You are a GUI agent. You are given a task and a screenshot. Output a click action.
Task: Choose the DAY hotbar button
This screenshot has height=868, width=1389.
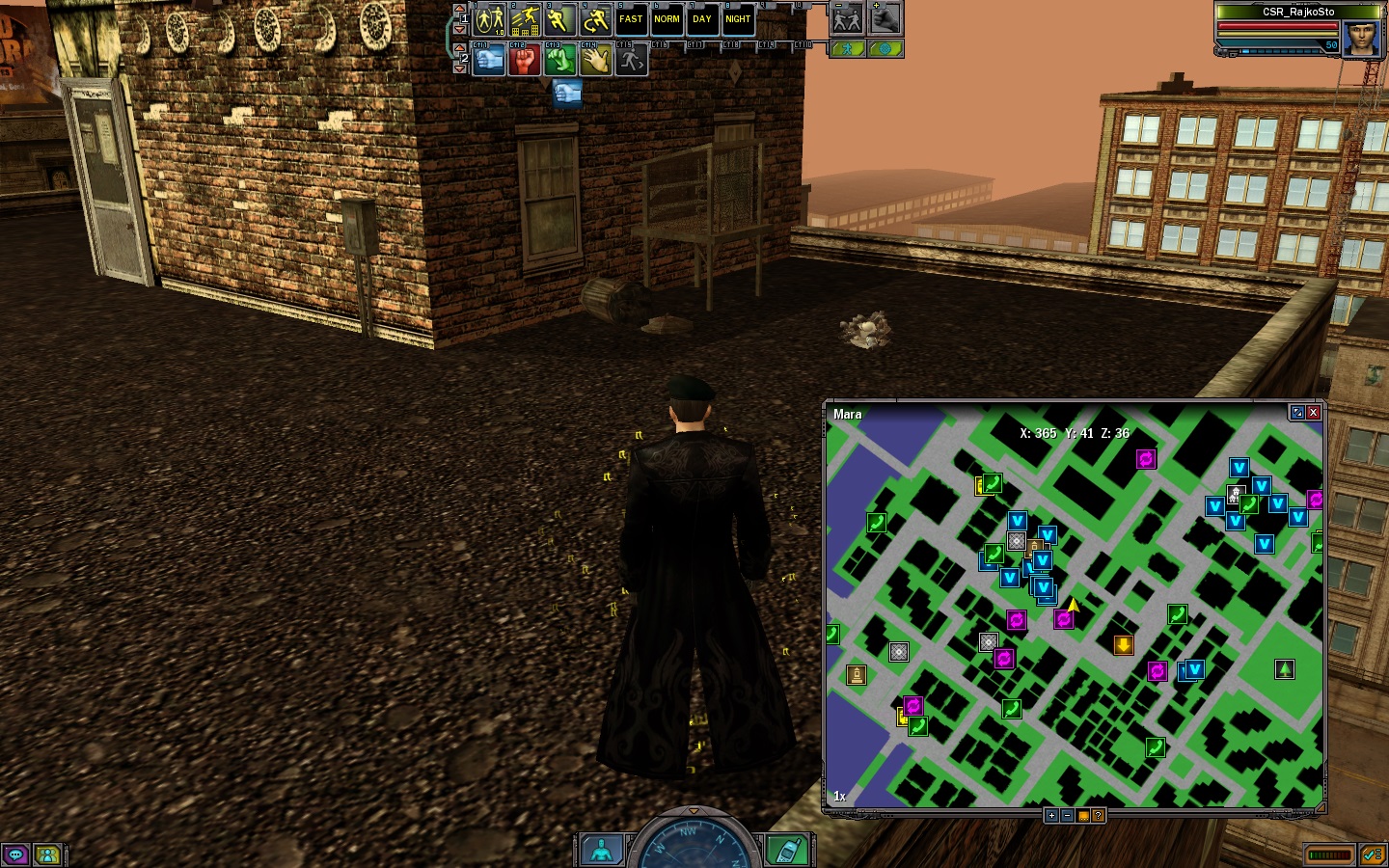pyautogui.click(x=702, y=19)
